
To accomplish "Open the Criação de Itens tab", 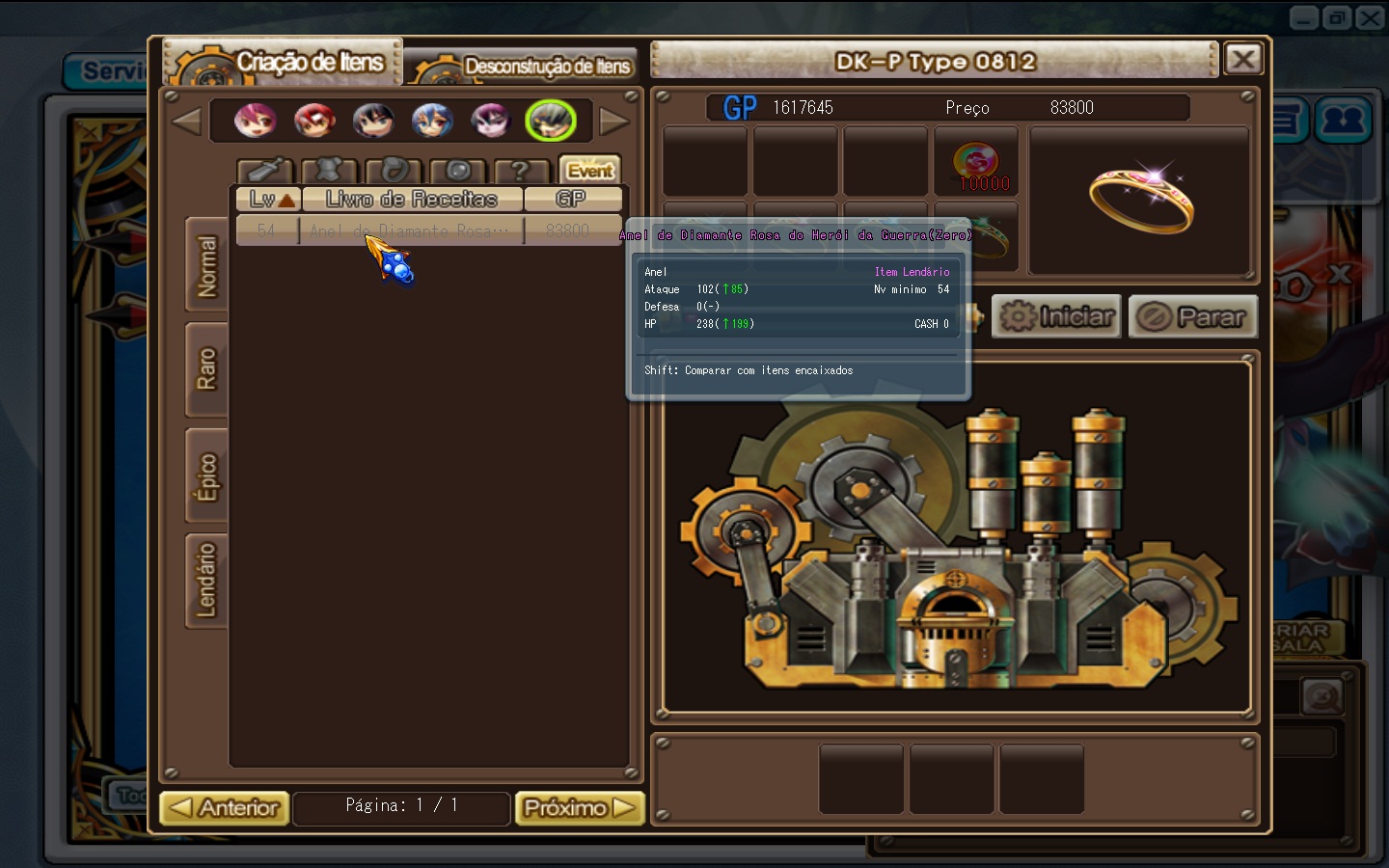I will point(286,63).
